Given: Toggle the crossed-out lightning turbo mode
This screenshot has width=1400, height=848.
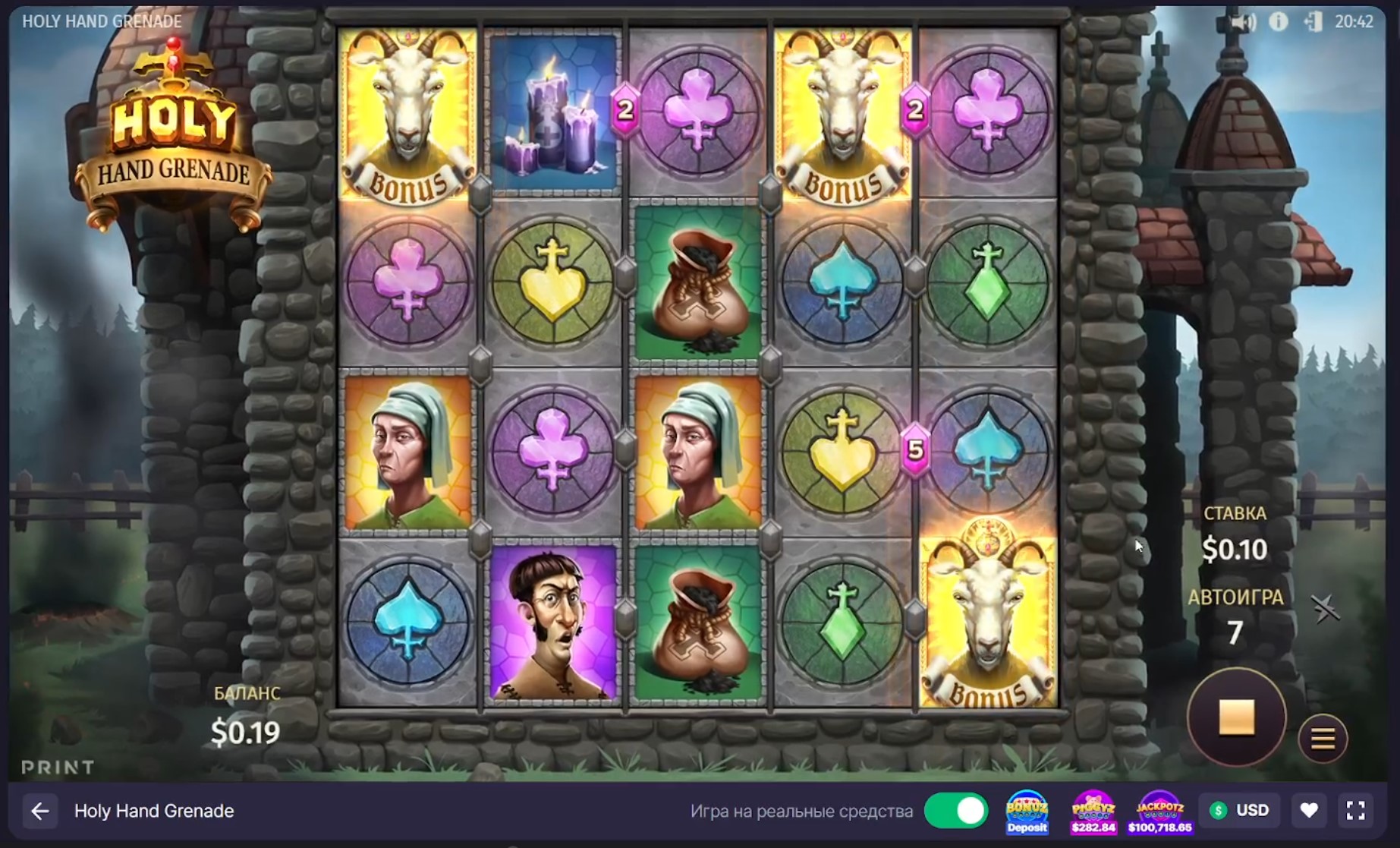Looking at the screenshot, I should point(1325,609).
